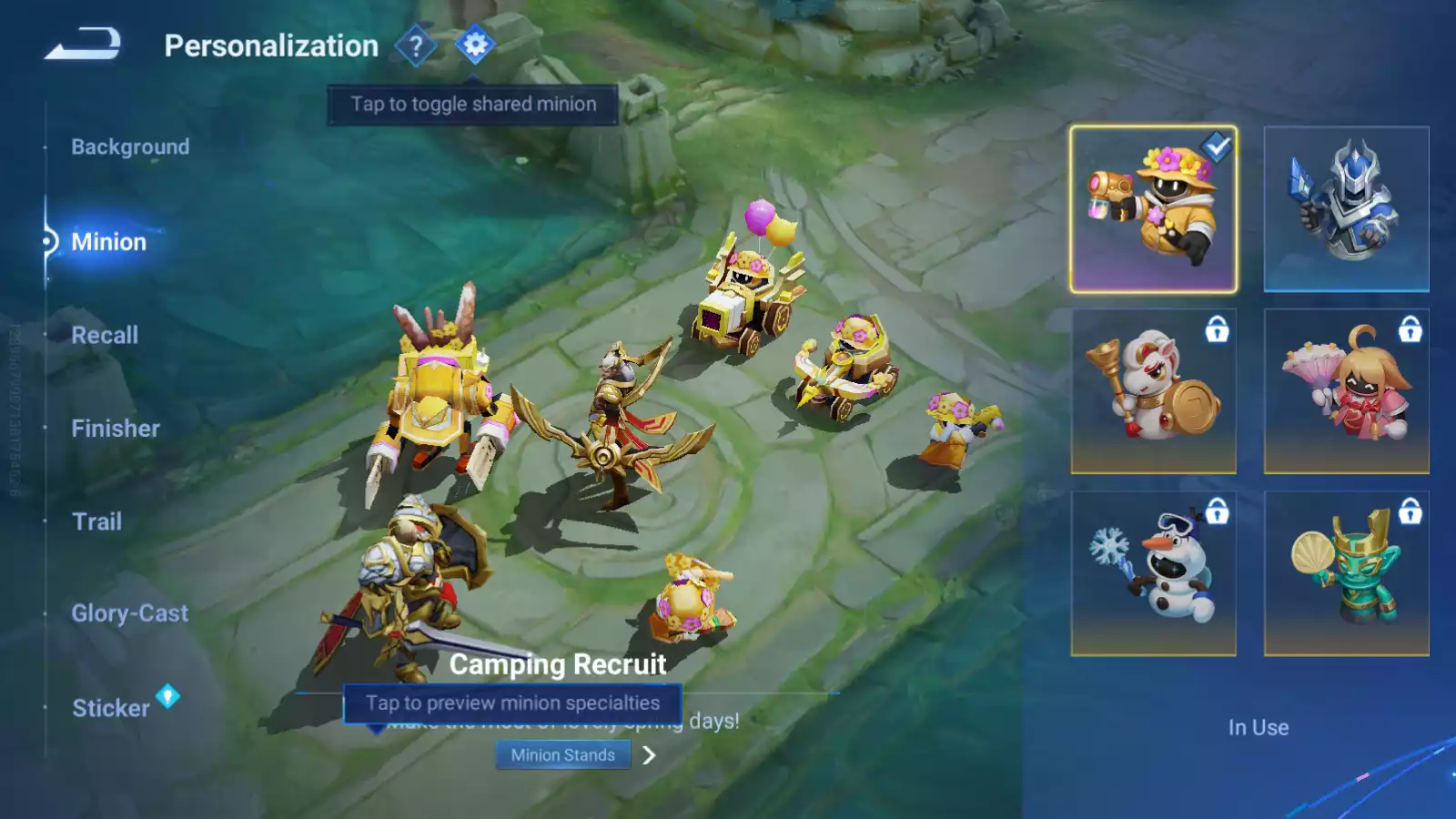Select the locked white lion minion skin
The height and width of the screenshot is (819, 1456).
pyautogui.click(x=1153, y=391)
